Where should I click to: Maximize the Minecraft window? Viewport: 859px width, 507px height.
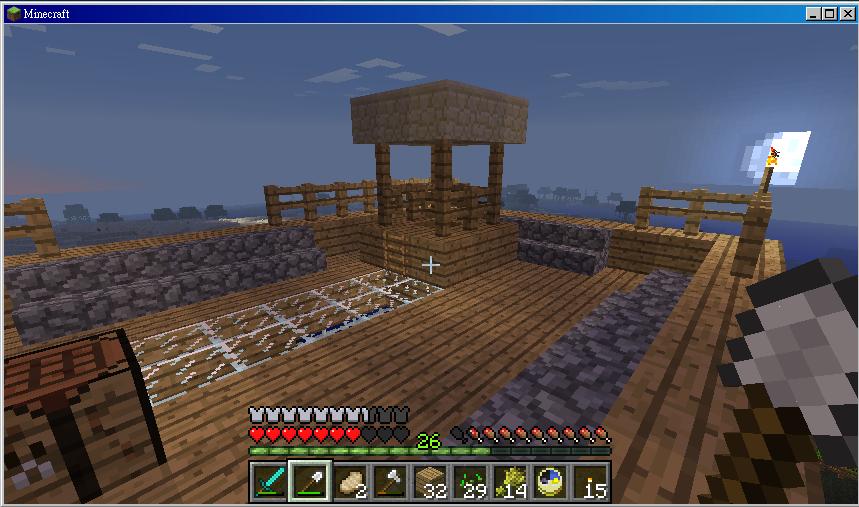(830, 14)
